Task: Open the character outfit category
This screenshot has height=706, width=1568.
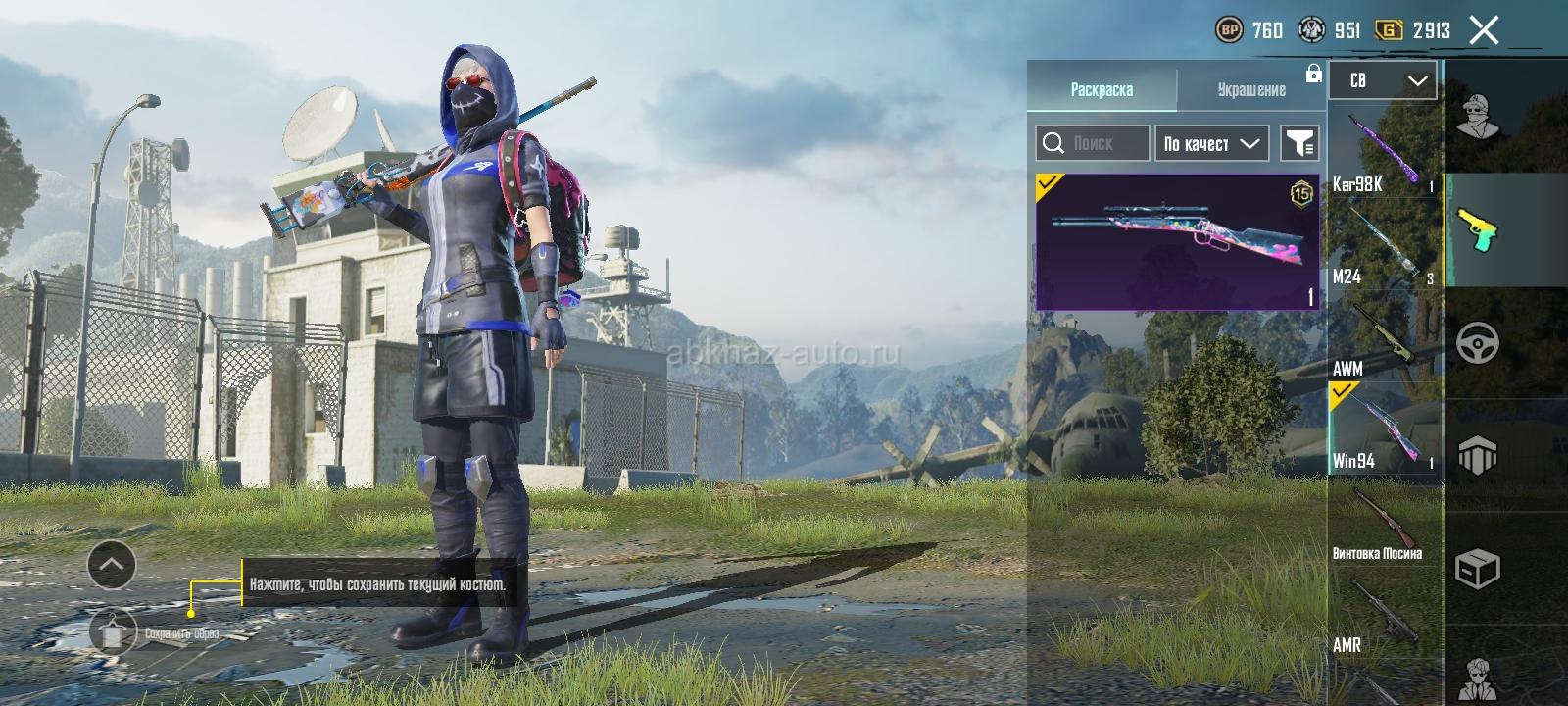Action: [x=1478, y=118]
